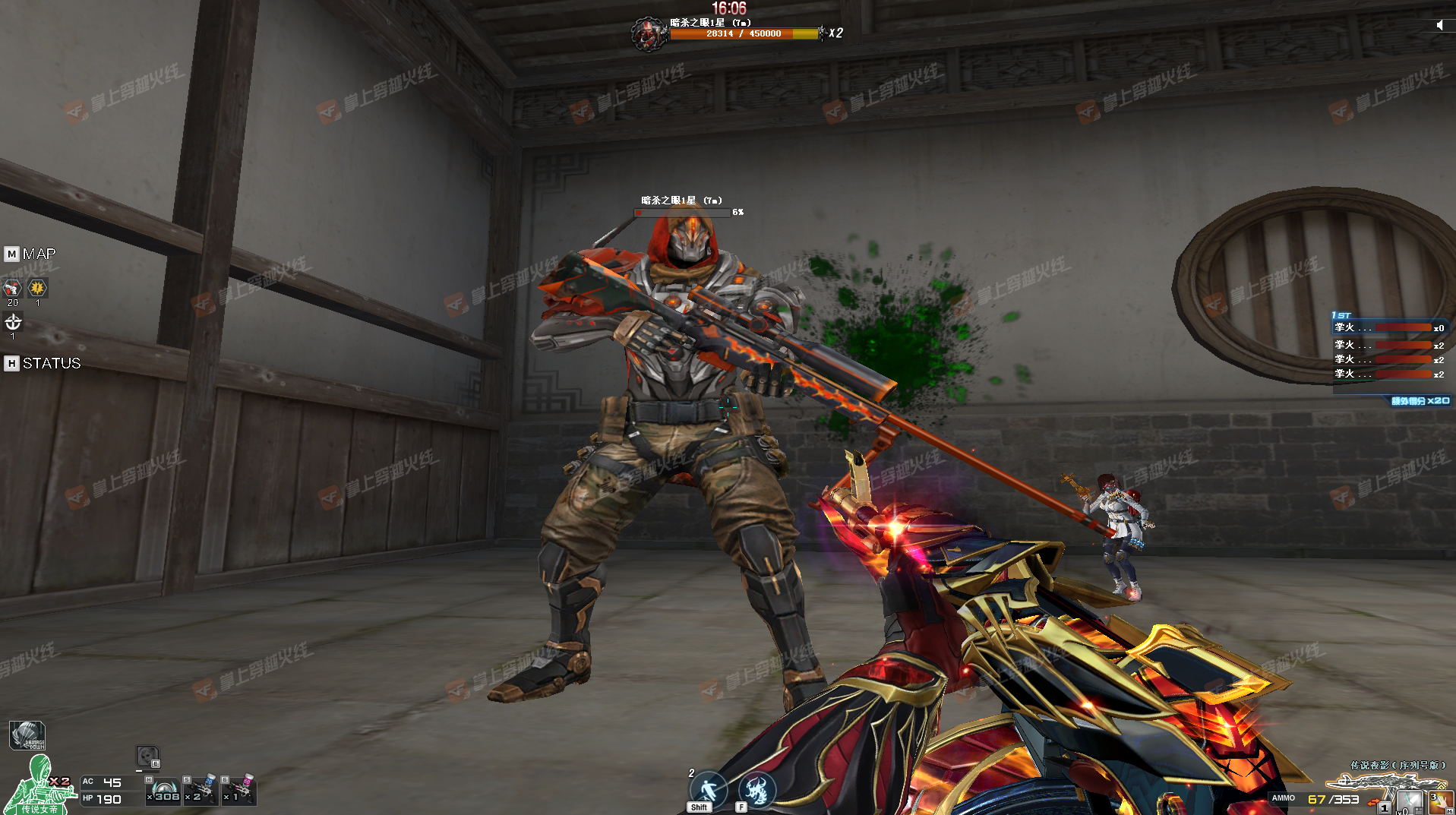
Task: Select the yellow explosion alert buff icon
Action: click(x=37, y=289)
